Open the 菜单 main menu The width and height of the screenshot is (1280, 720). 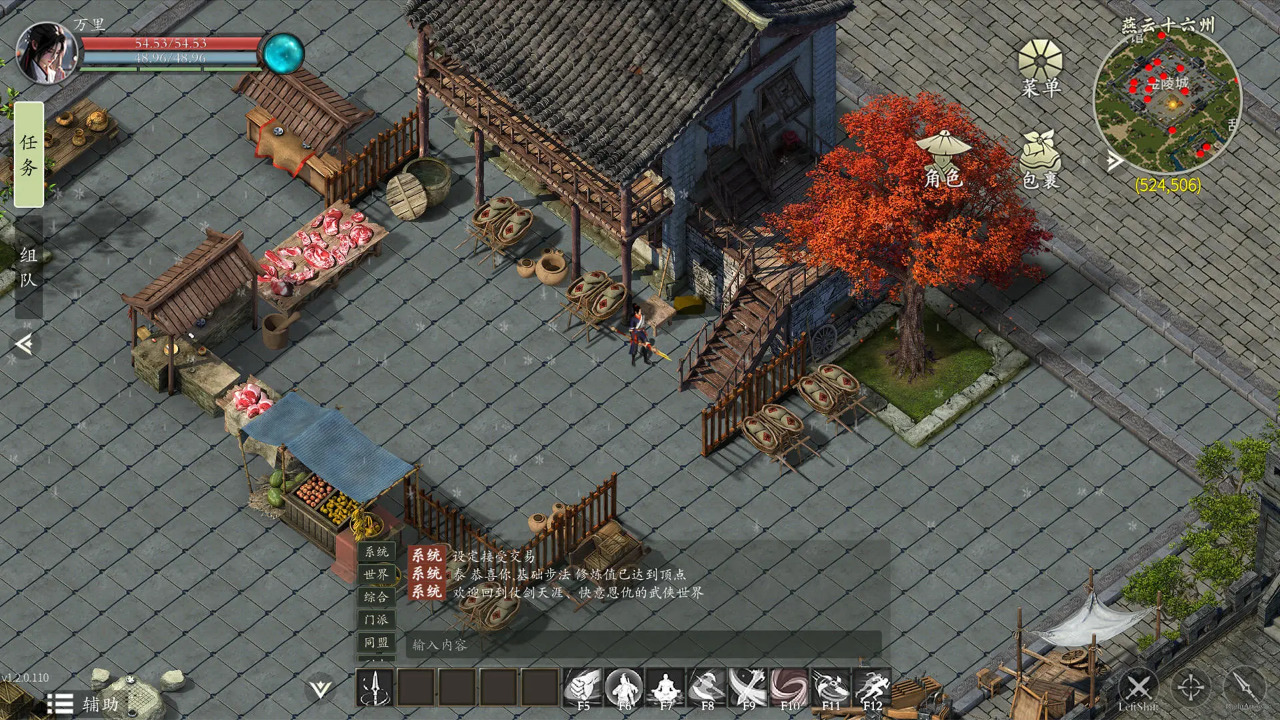[x=1040, y=68]
